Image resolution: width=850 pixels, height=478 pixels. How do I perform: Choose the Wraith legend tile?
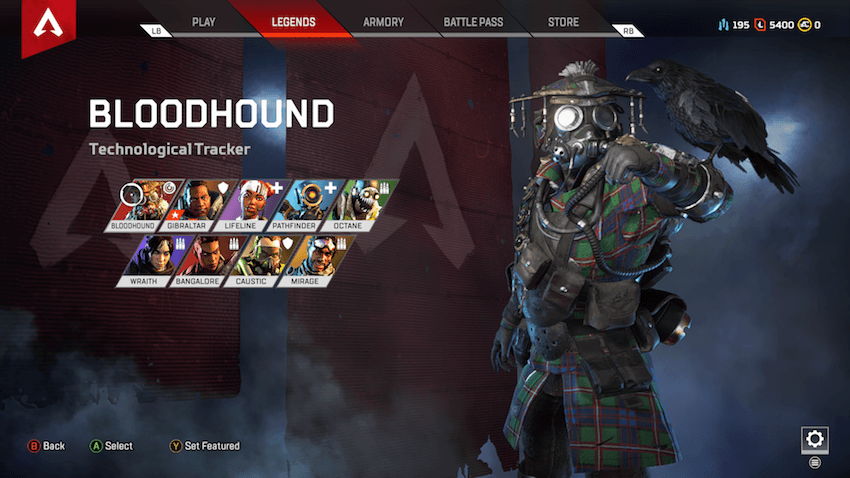coord(150,260)
